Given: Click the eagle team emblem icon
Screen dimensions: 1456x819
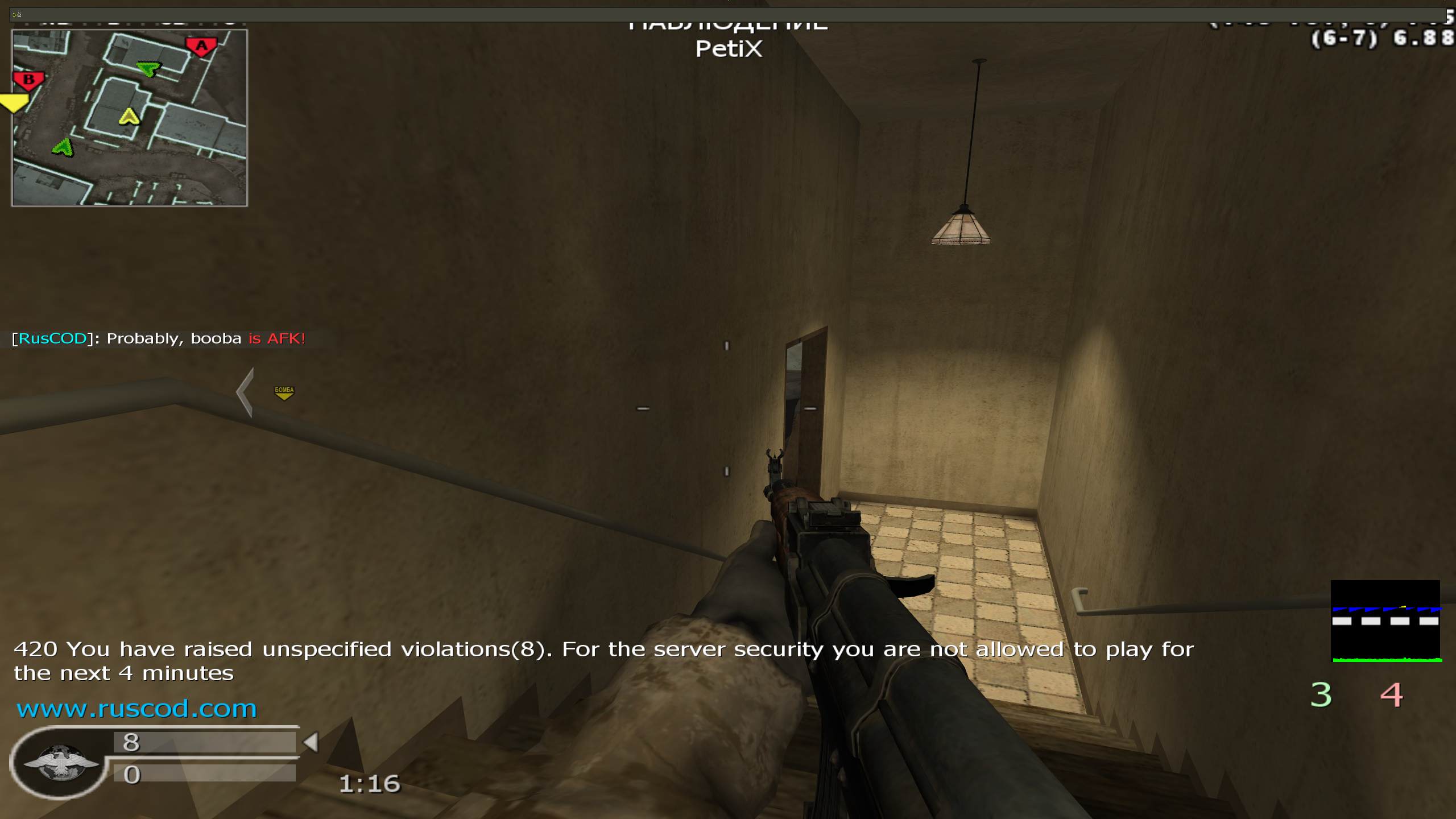Looking at the screenshot, I should [x=60, y=763].
